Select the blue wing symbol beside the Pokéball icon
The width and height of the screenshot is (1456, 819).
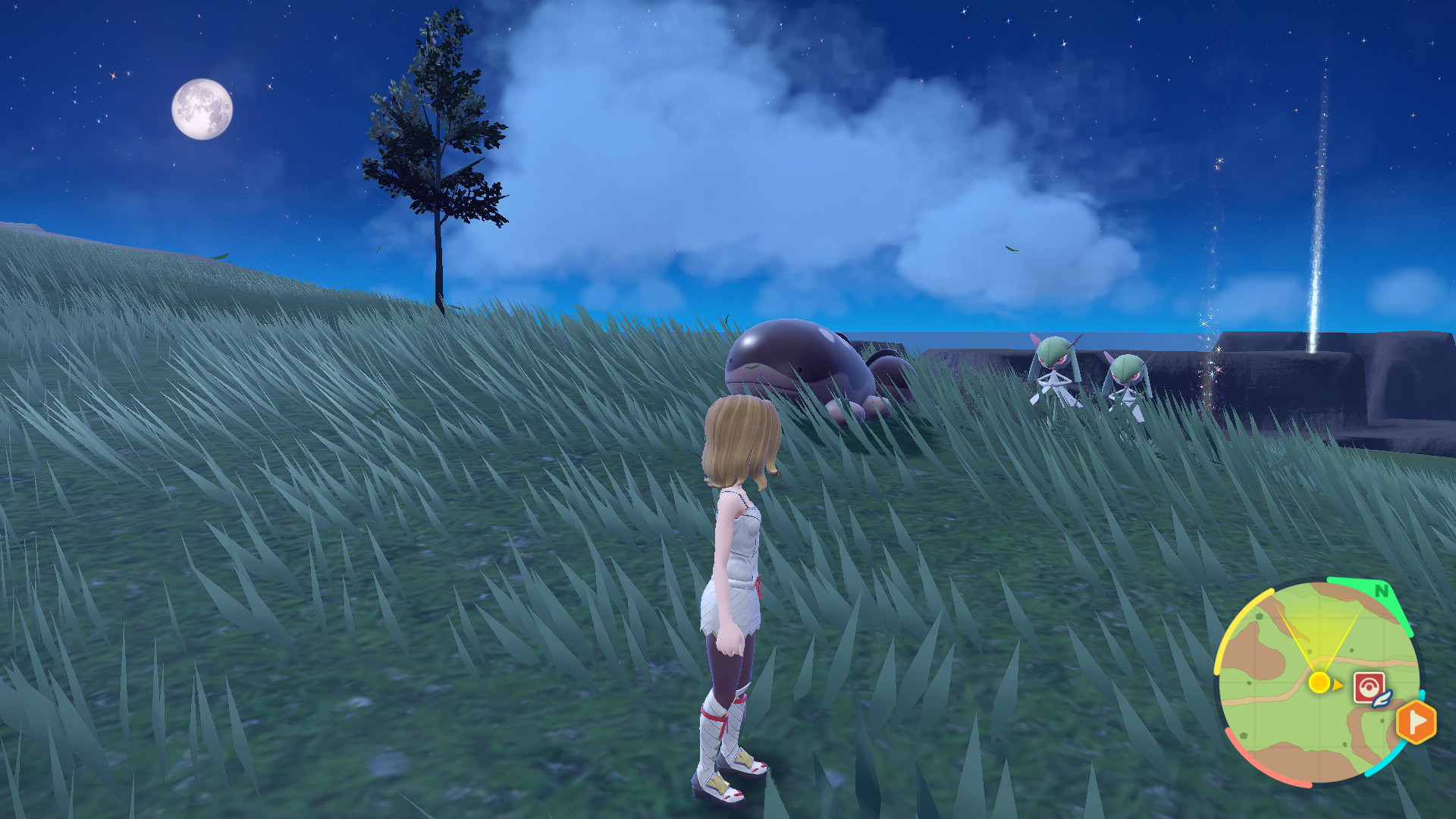click(x=1382, y=699)
